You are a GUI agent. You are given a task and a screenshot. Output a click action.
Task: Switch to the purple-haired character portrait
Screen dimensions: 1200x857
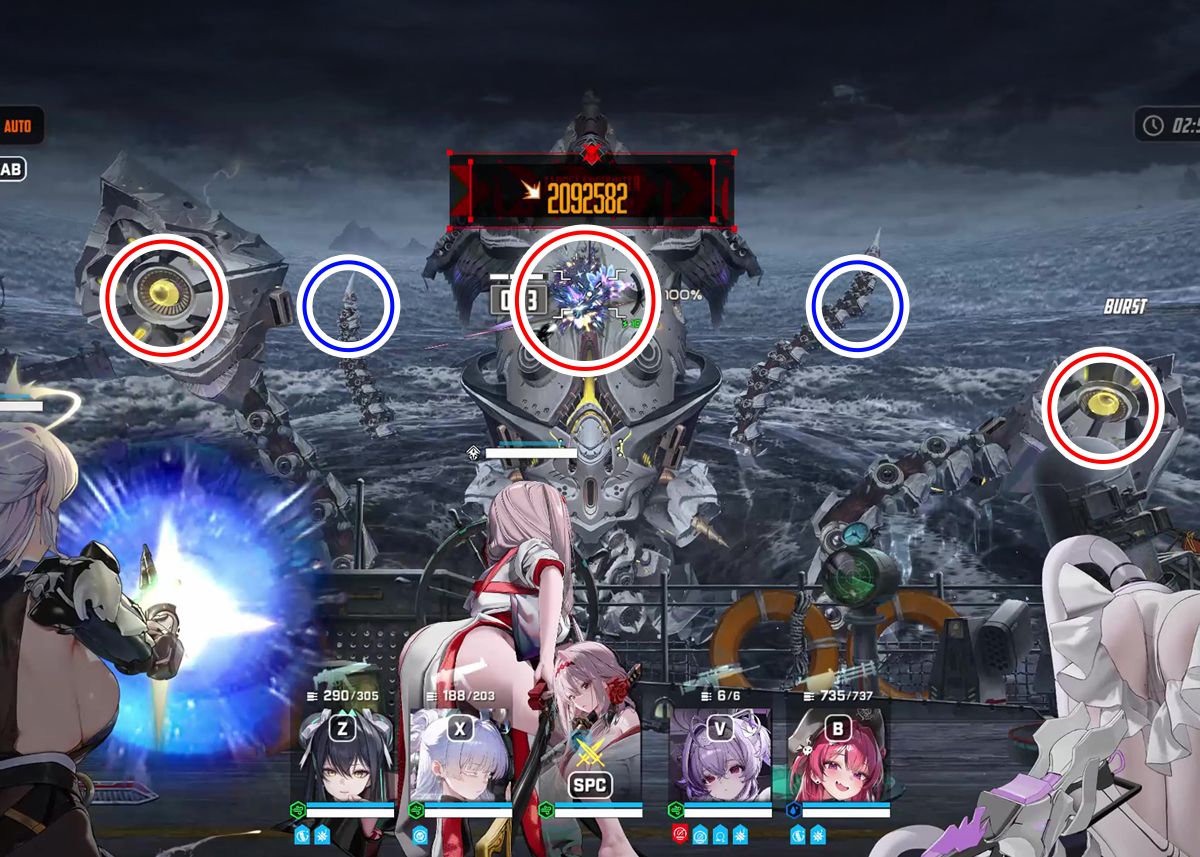(x=719, y=765)
